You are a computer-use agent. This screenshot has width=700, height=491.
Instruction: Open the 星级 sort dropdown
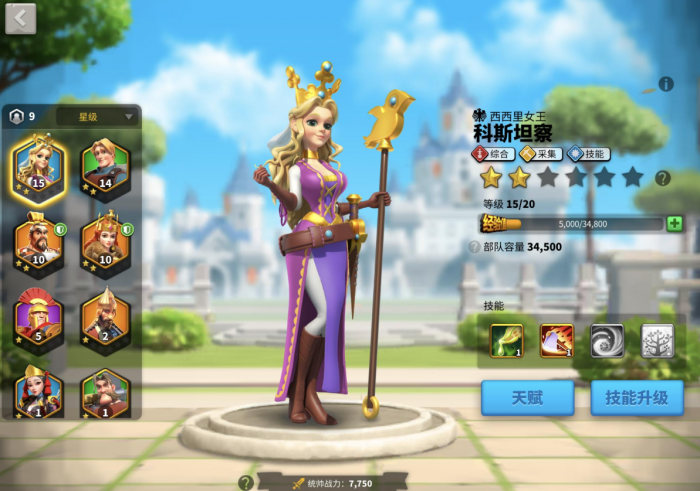pos(97,116)
